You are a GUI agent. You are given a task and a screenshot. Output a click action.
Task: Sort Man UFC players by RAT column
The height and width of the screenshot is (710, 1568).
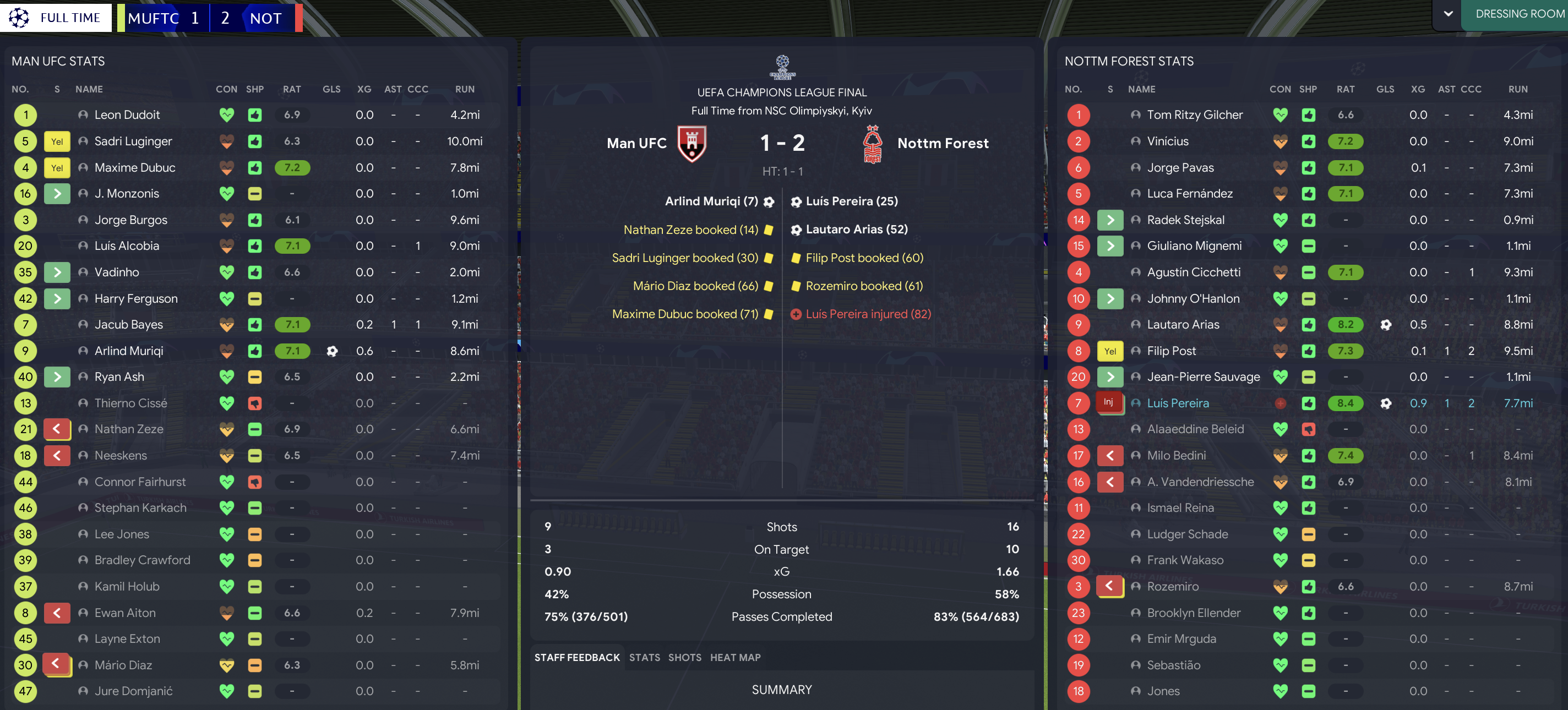tap(292, 89)
